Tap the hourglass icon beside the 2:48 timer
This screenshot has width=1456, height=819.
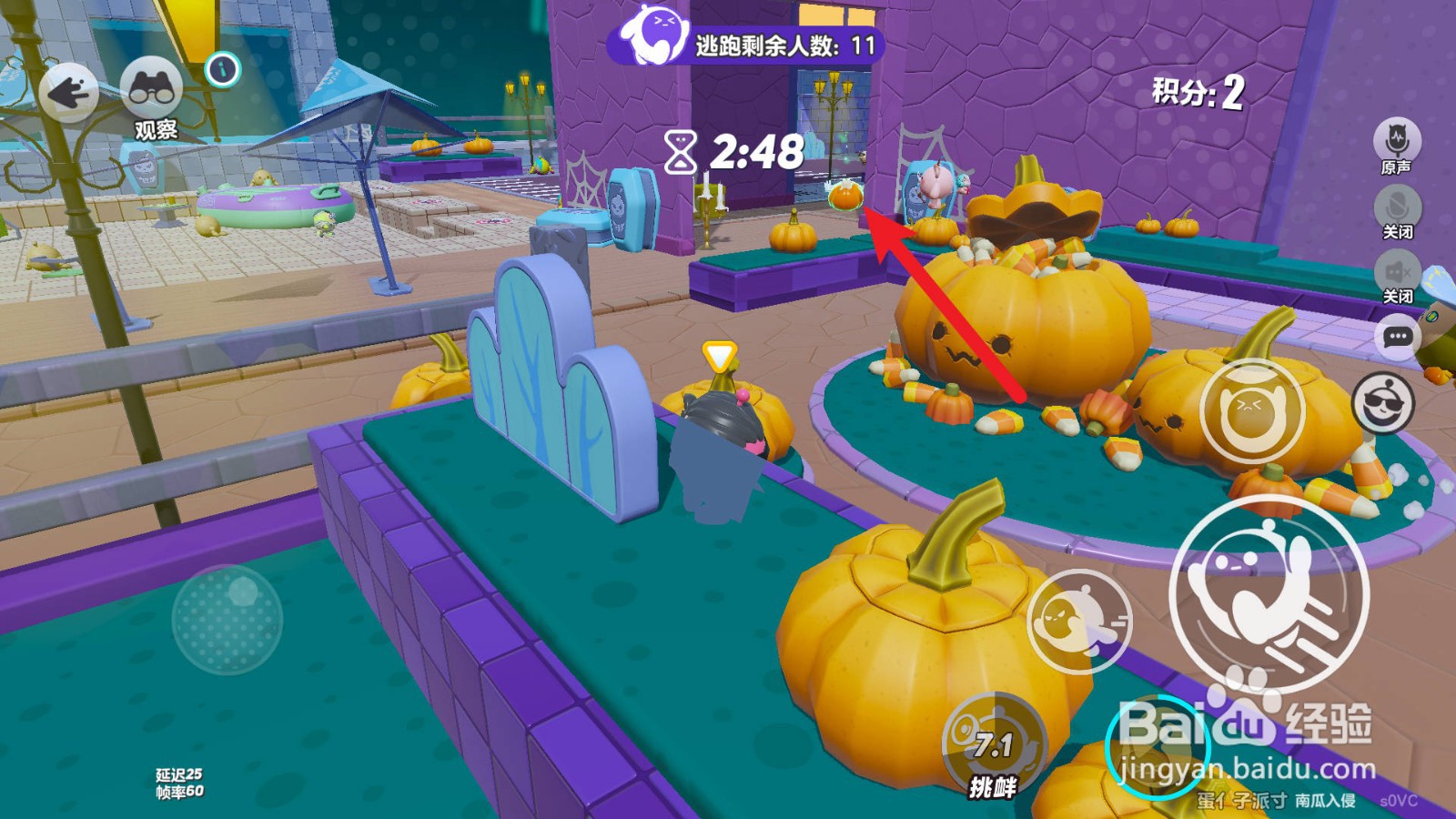point(682,151)
